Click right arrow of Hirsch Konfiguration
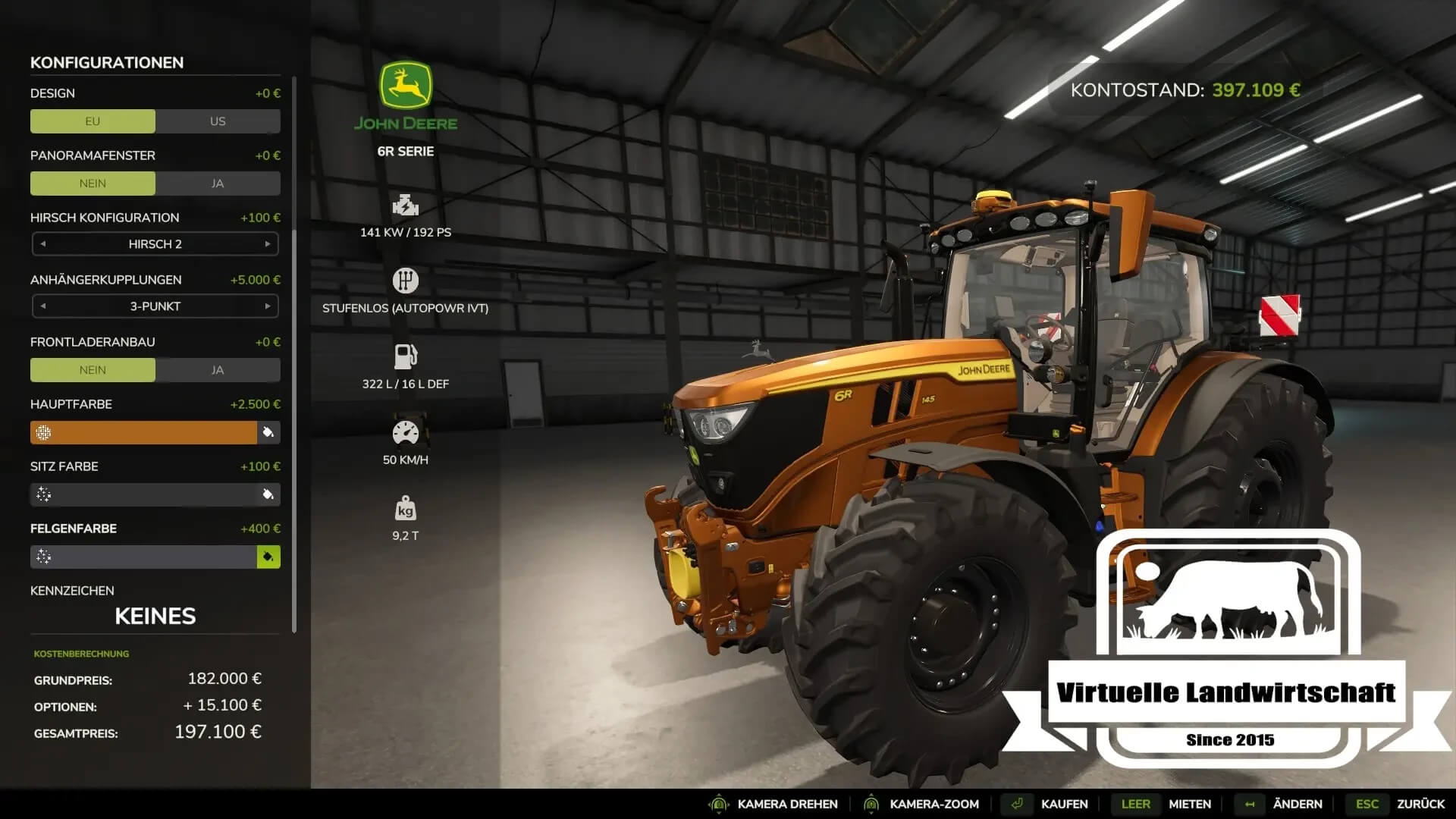Image resolution: width=1456 pixels, height=819 pixels. tap(268, 244)
